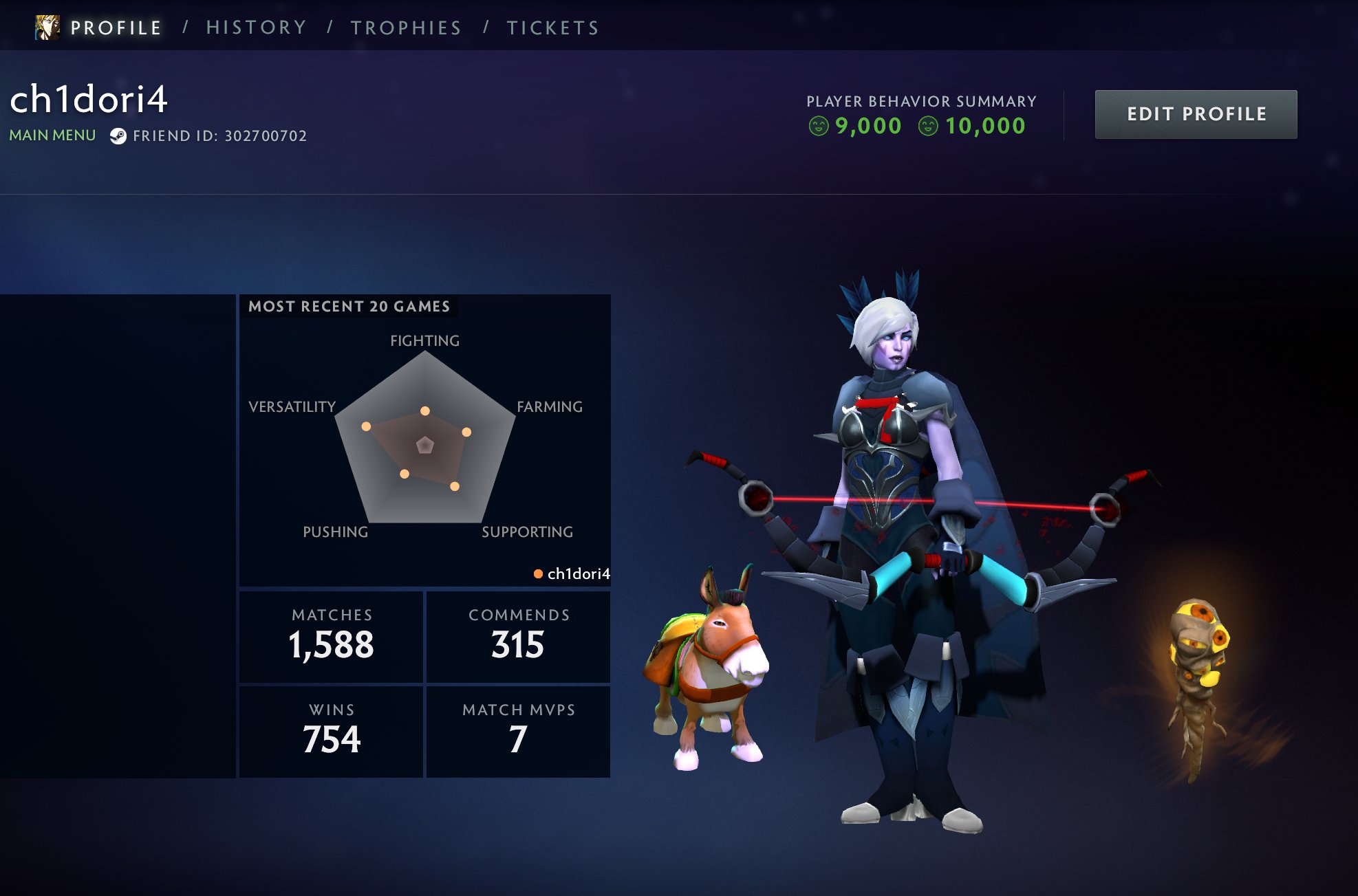Screen dimensions: 1358x896
Task: Return via the Main Menu link
Action: point(52,135)
